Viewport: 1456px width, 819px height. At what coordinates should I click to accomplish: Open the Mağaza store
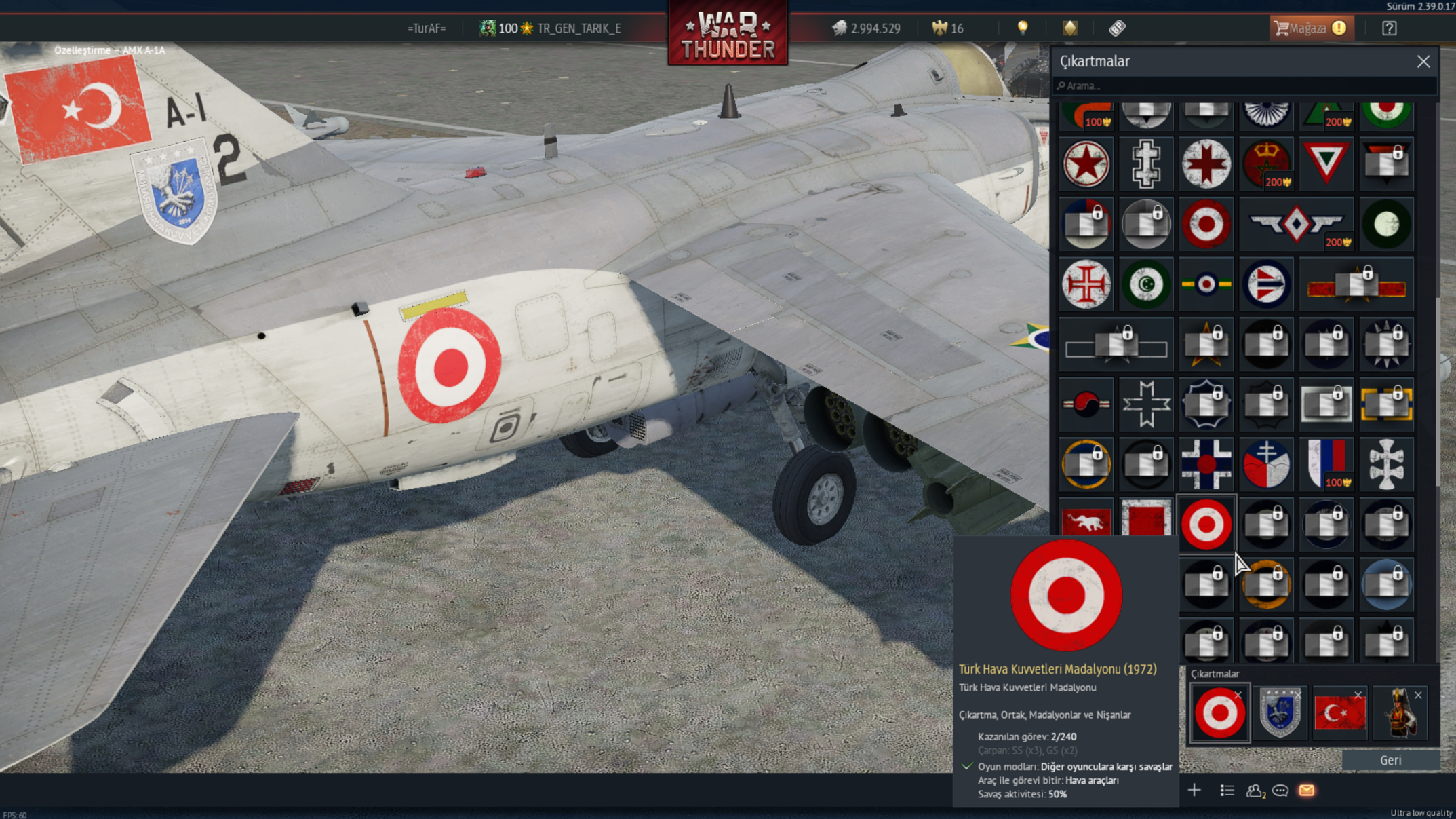coord(1310,28)
